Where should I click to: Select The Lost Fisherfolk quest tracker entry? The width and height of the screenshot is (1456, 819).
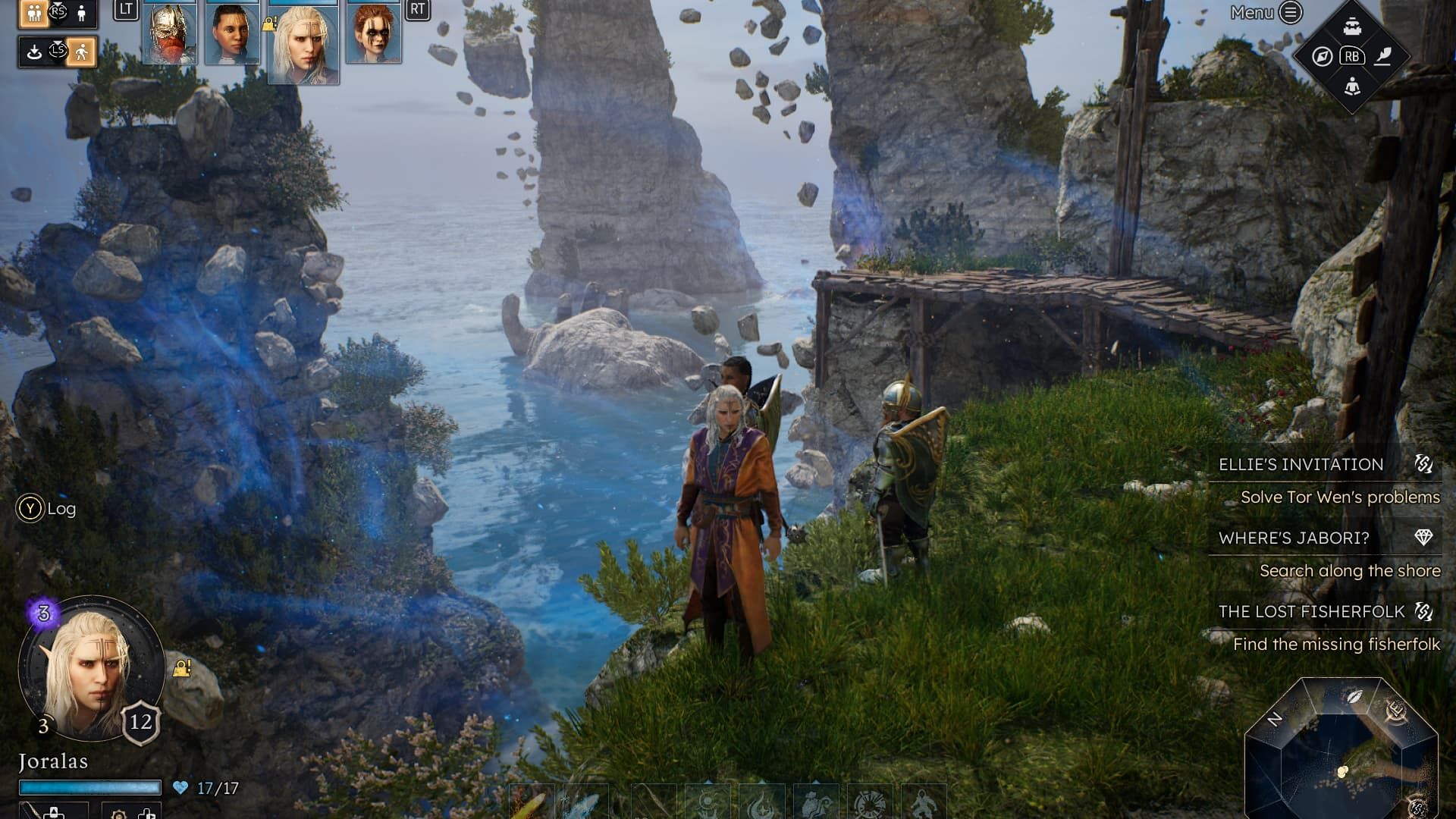point(1311,611)
